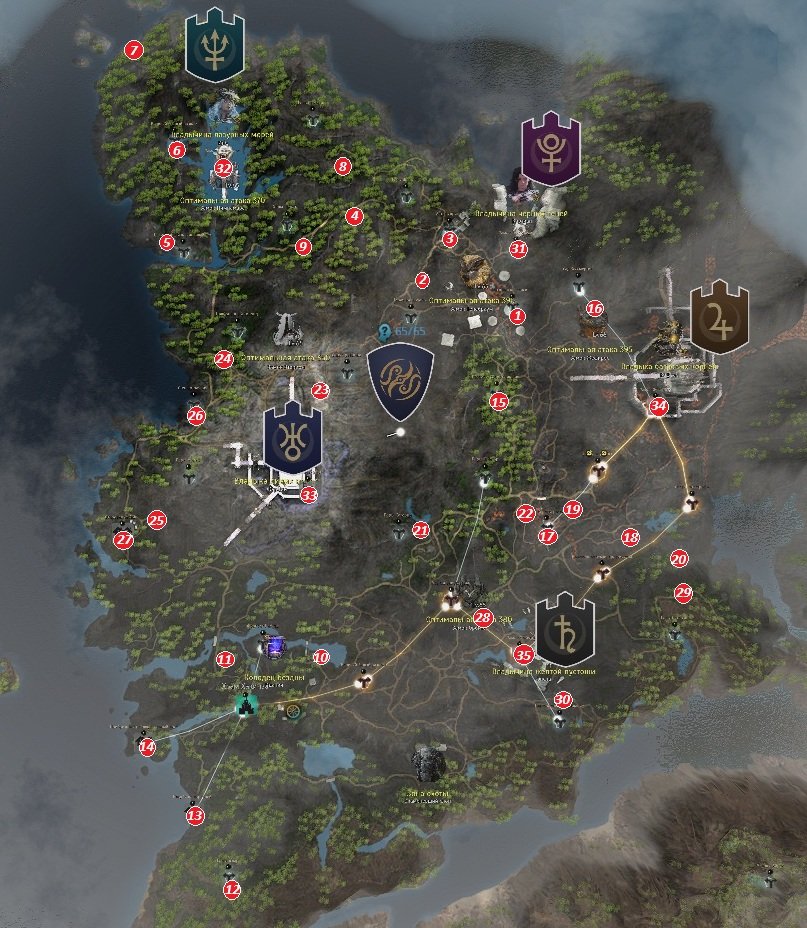This screenshot has height=928, width=807.
Task: Click red map marker number 30
Action: pyautogui.click(x=563, y=700)
